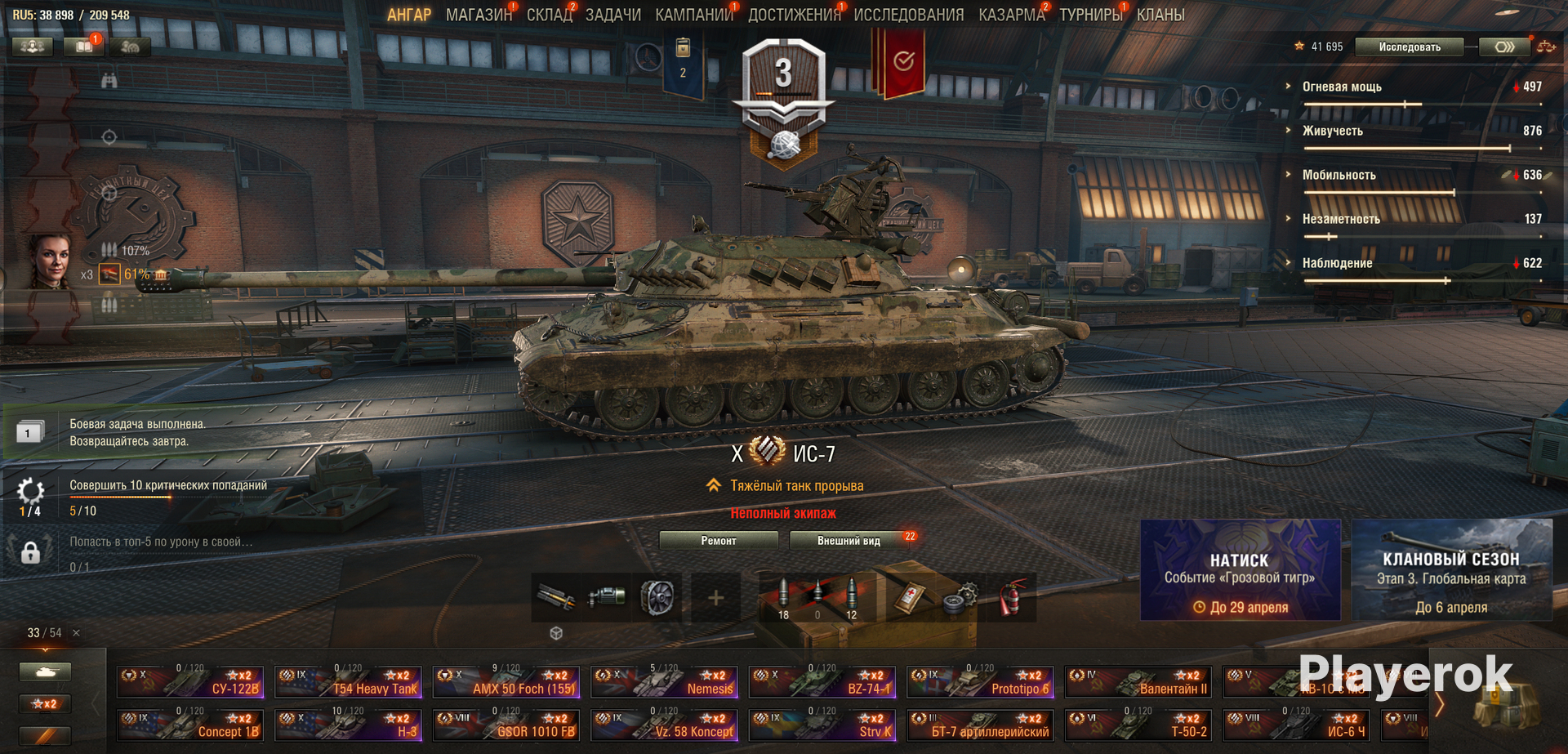Open the ДОСТИЖЕНИЯ tab
Screen dimensions: 1568x754
point(794,15)
